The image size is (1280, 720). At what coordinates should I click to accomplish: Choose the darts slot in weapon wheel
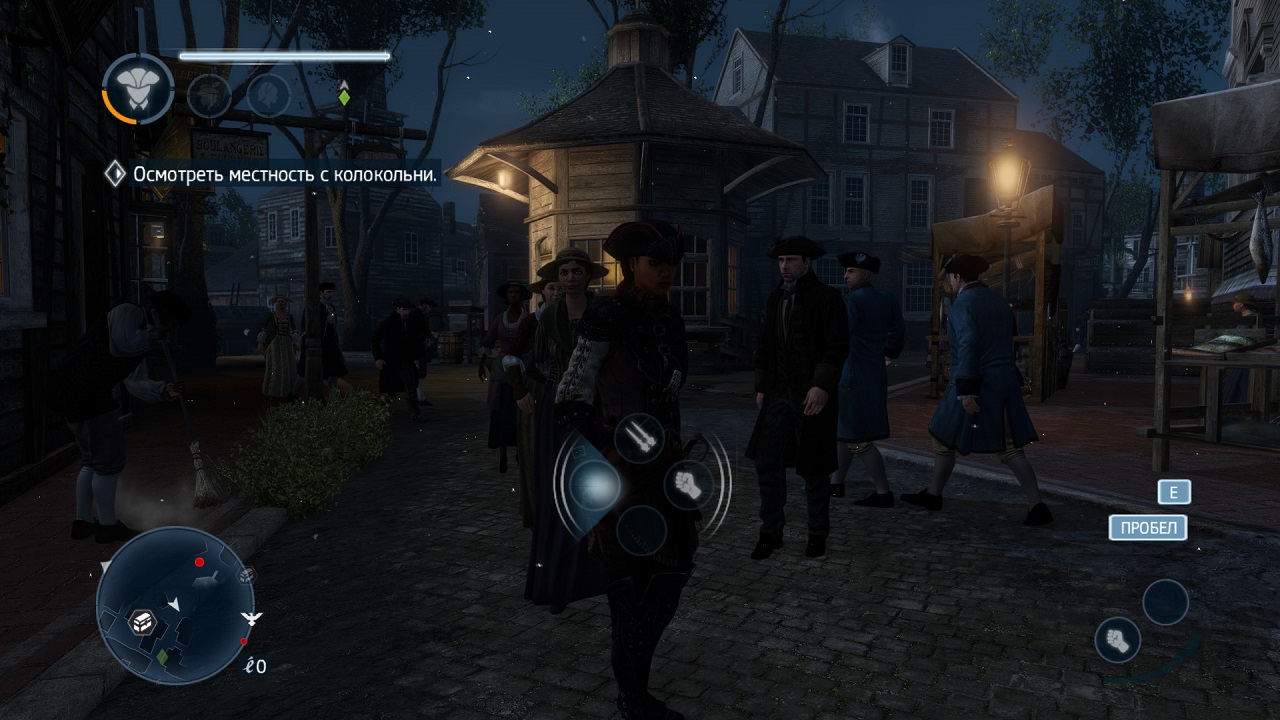(639, 438)
